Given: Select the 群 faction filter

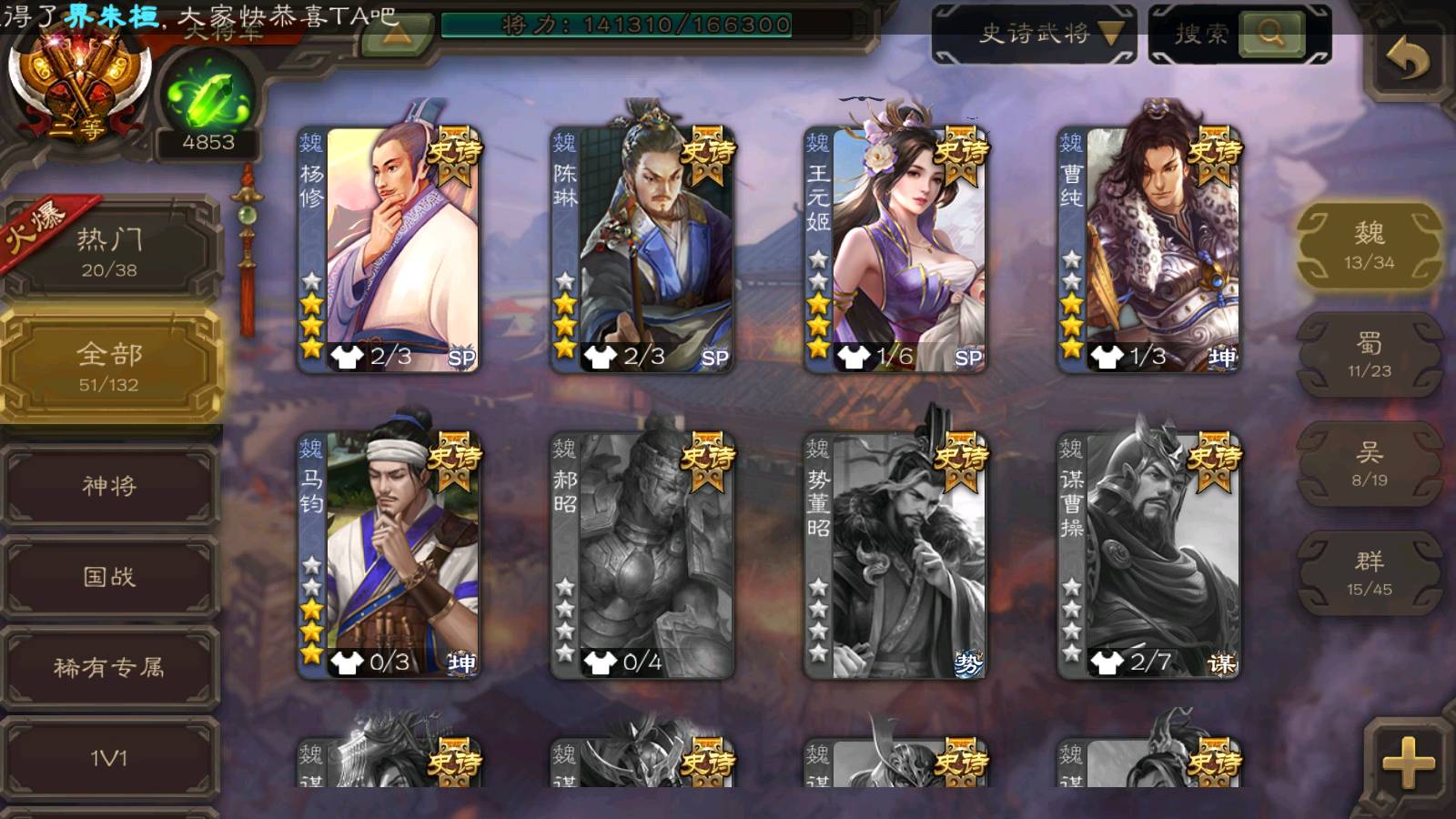Looking at the screenshot, I should (x=1369, y=573).
